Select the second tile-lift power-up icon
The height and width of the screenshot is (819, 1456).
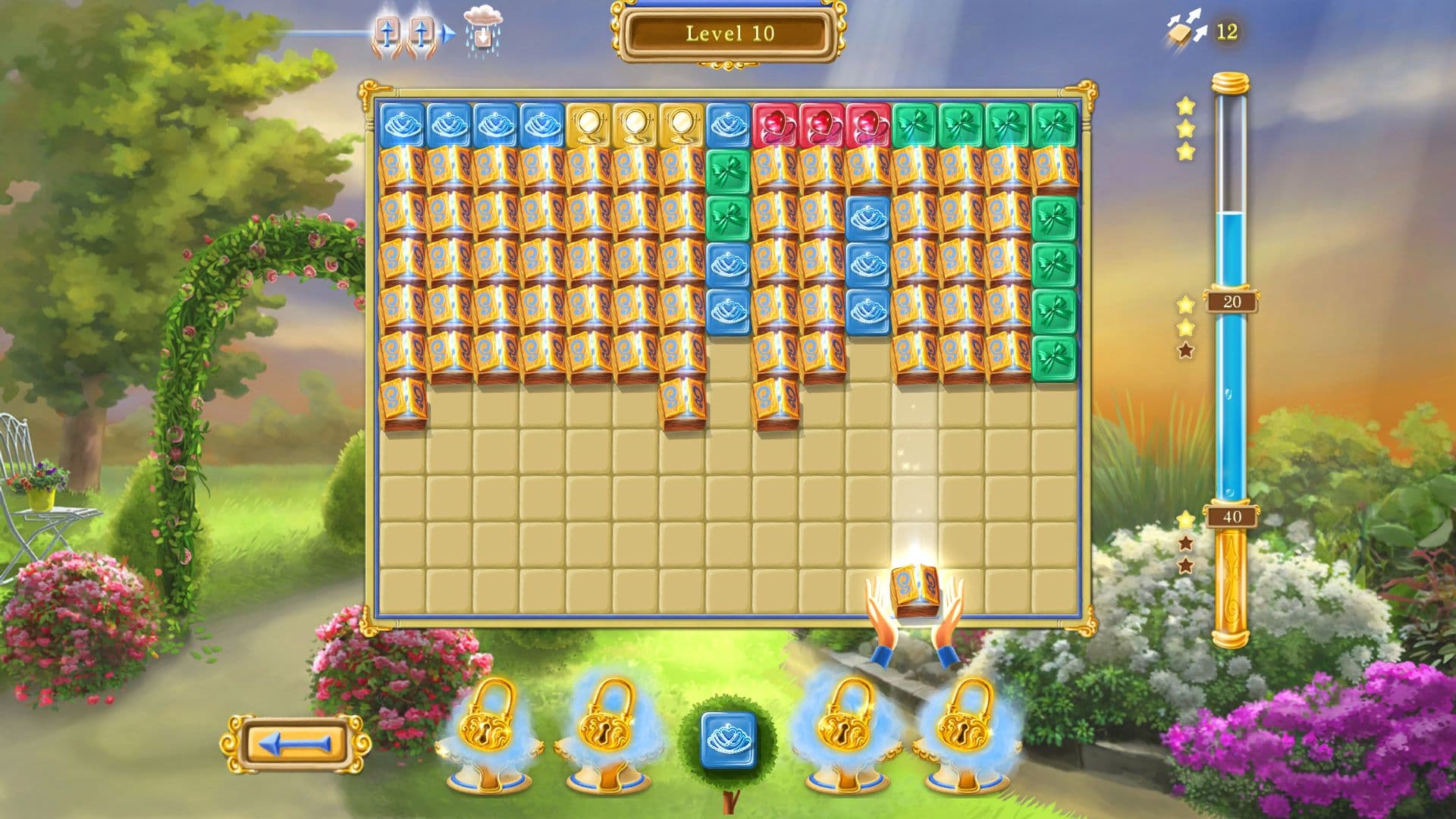coord(422,32)
